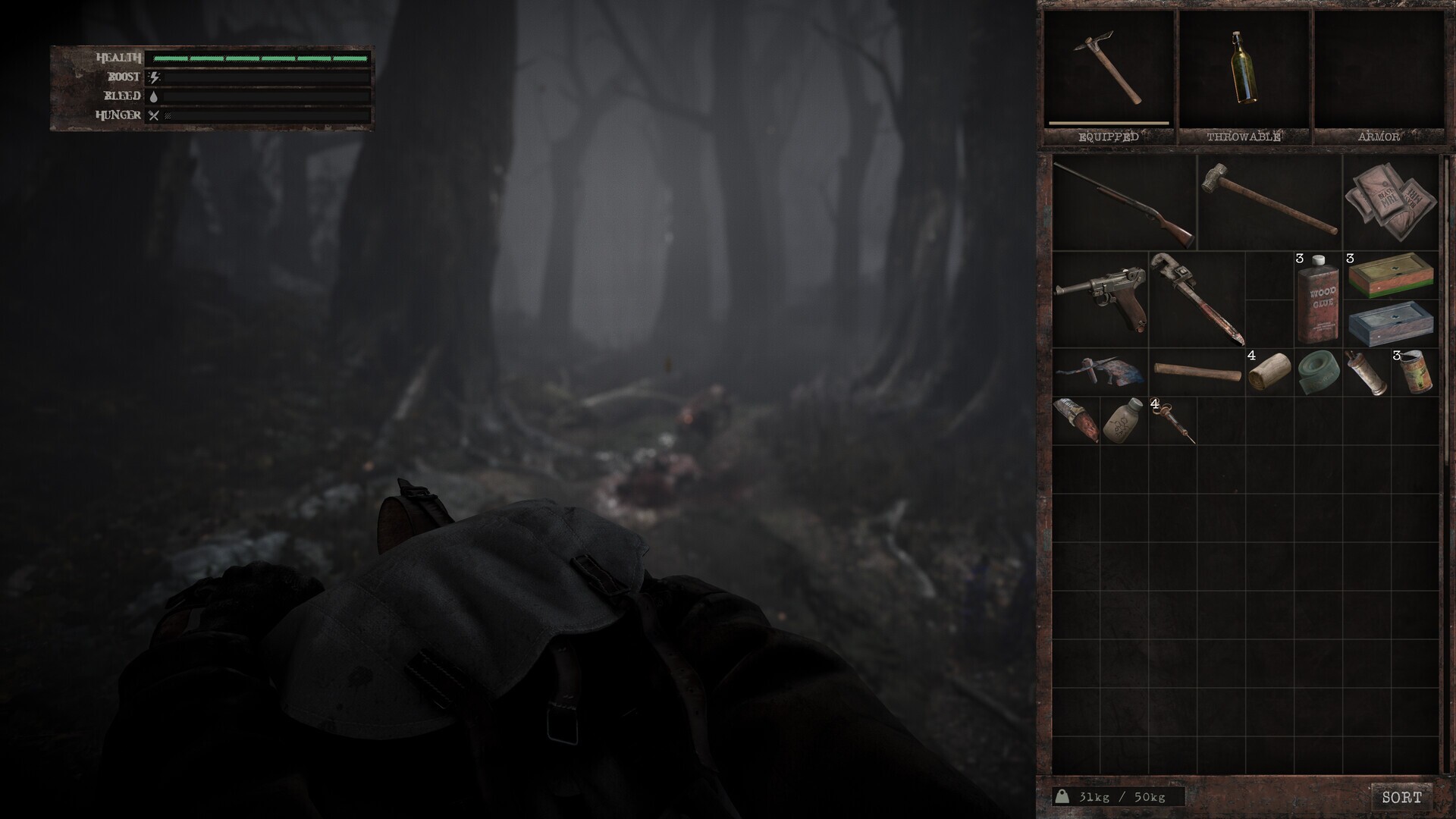Select the Wood Glue bottle stack
The width and height of the screenshot is (1456, 819).
1317,300
